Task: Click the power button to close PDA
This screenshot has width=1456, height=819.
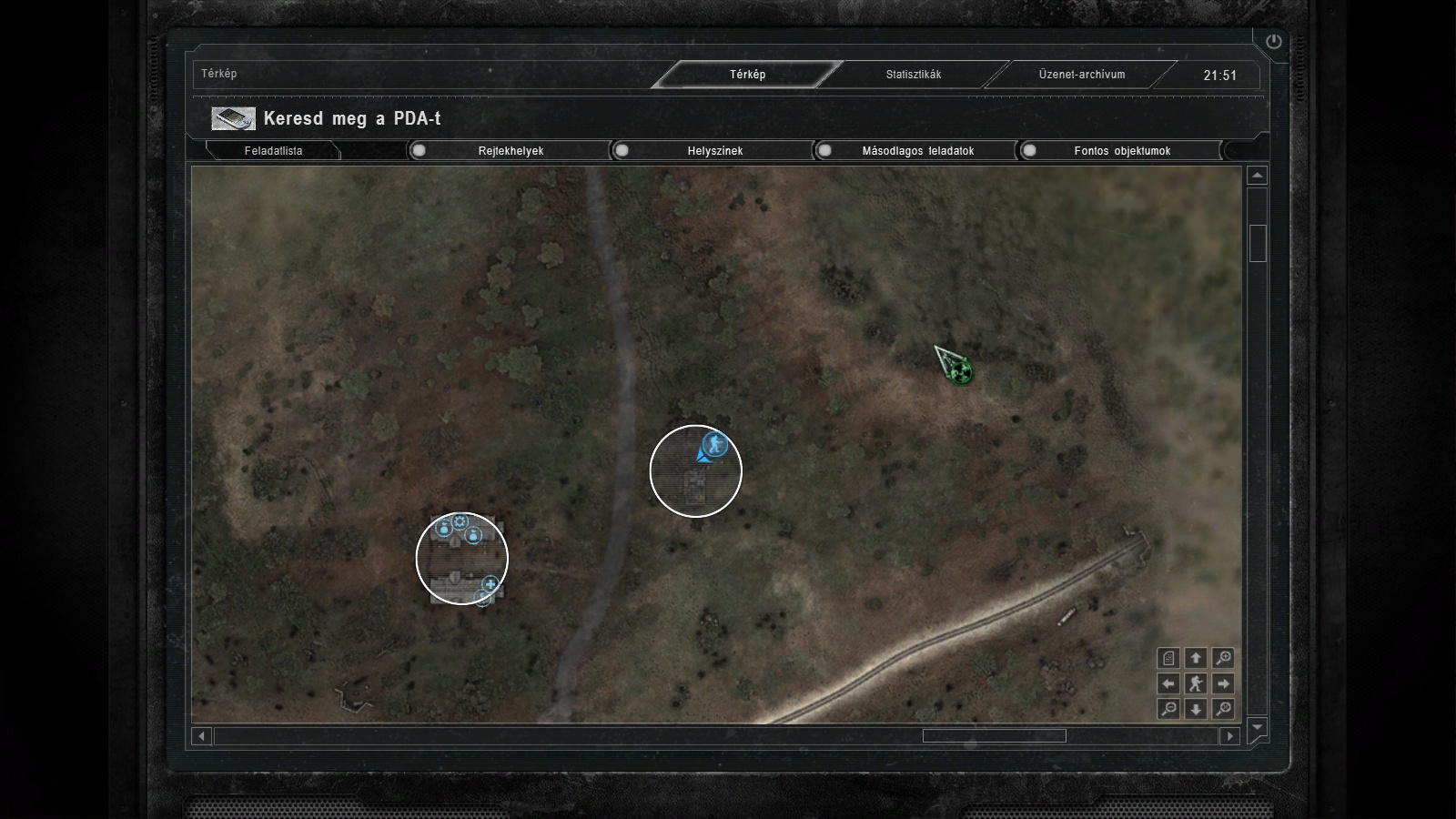Action: (1273, 42)
